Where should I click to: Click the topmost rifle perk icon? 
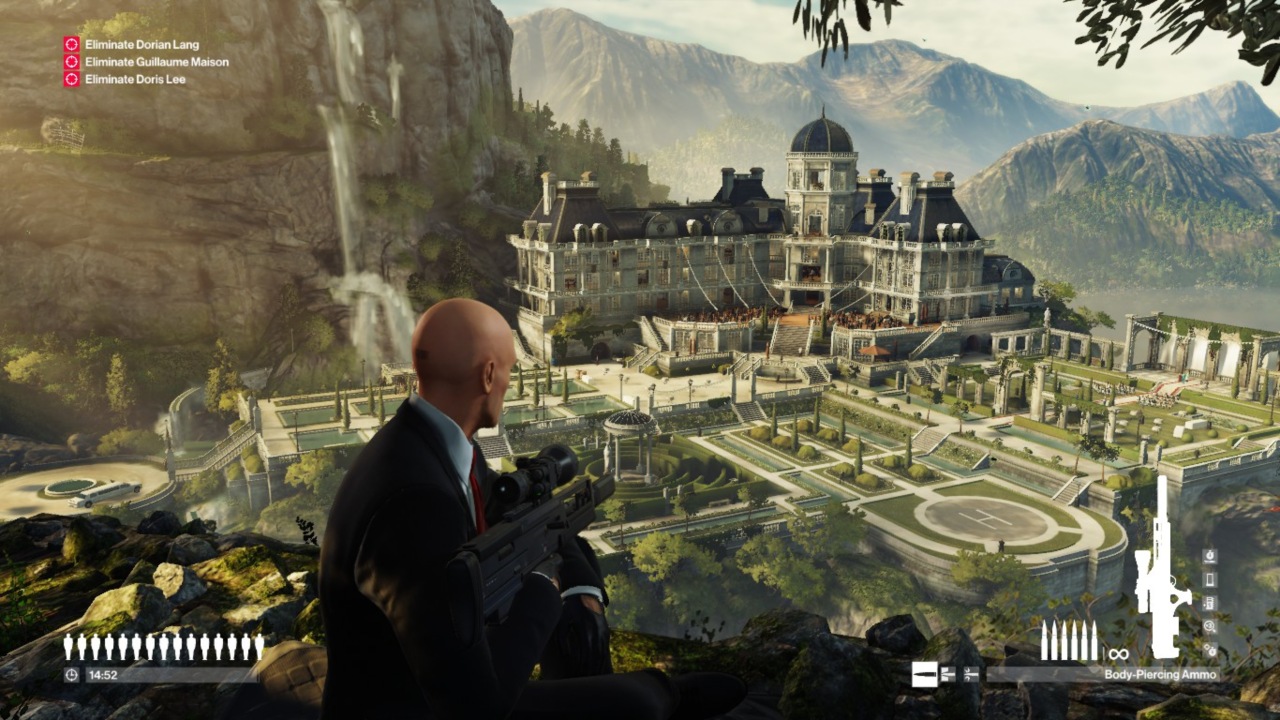click(x=1209, y=556)
